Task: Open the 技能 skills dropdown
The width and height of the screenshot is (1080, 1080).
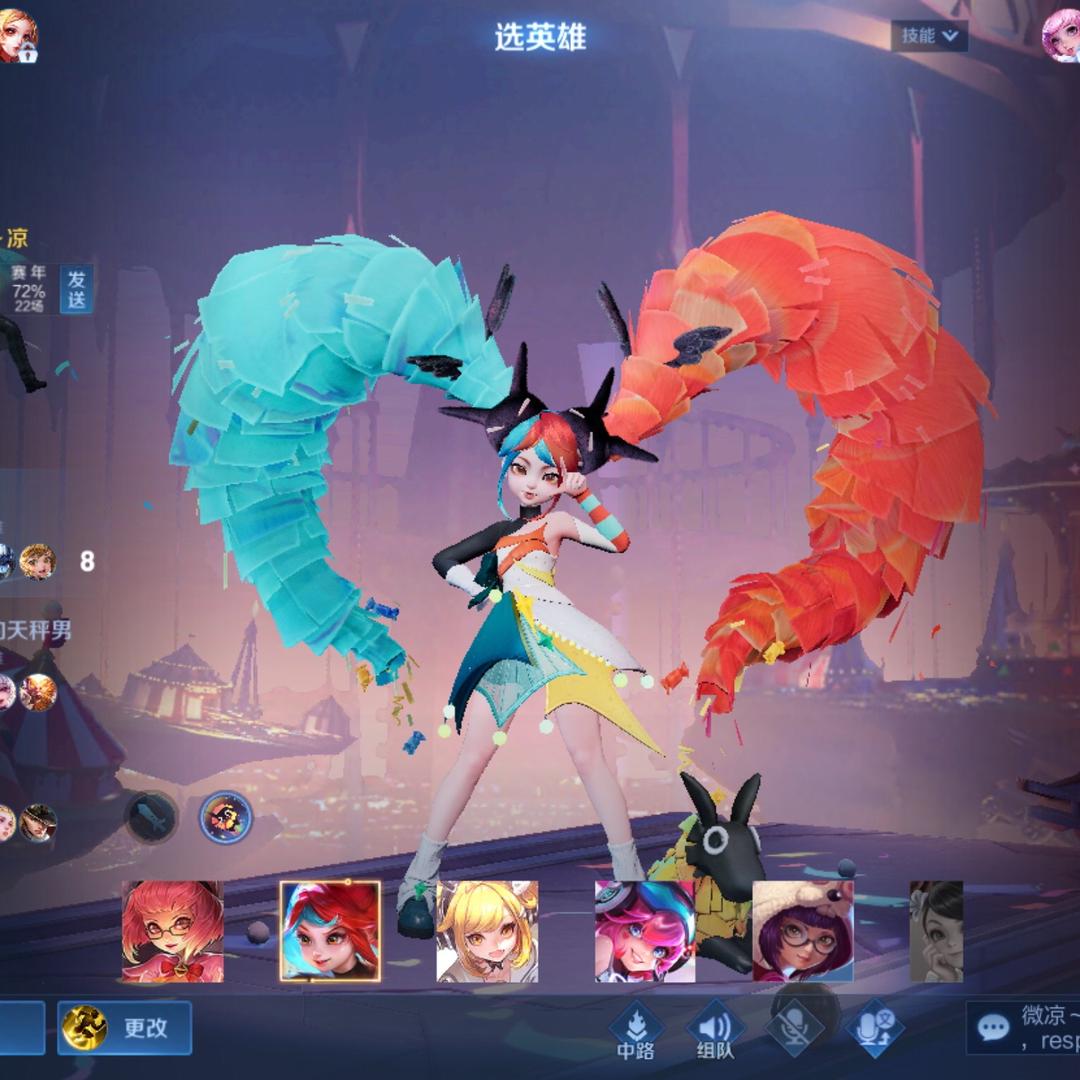Action: coord(929,36)
